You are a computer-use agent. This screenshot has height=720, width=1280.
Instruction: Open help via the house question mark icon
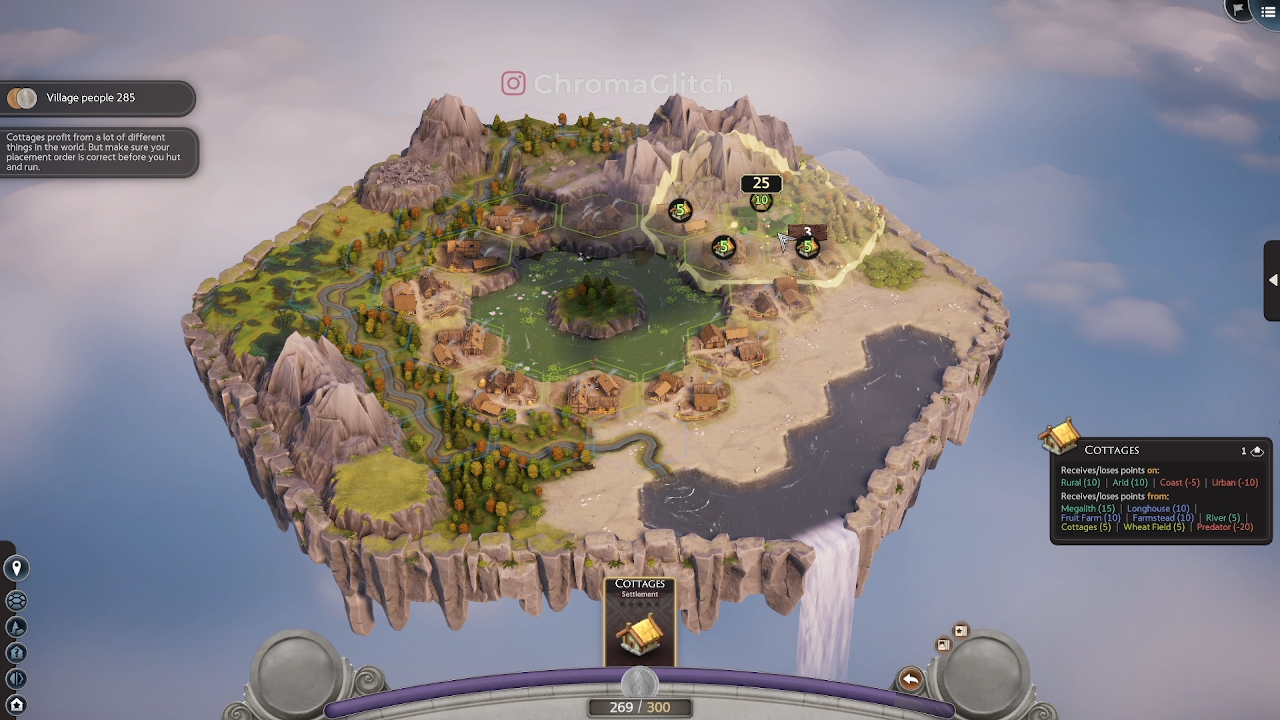point(16,652)
